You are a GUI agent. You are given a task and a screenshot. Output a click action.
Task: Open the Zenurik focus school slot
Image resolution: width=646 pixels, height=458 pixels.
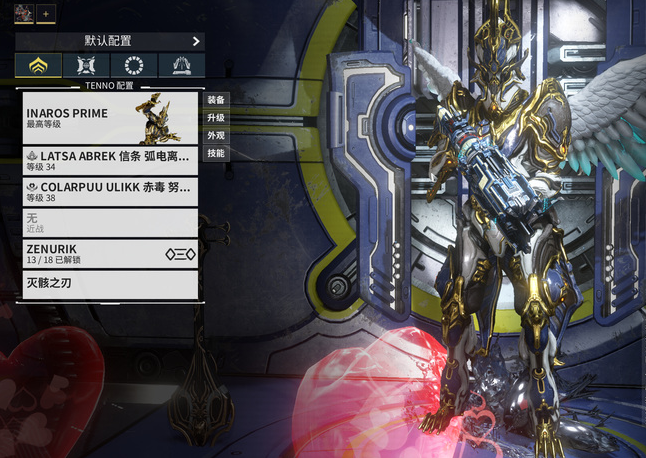(111, 253)
